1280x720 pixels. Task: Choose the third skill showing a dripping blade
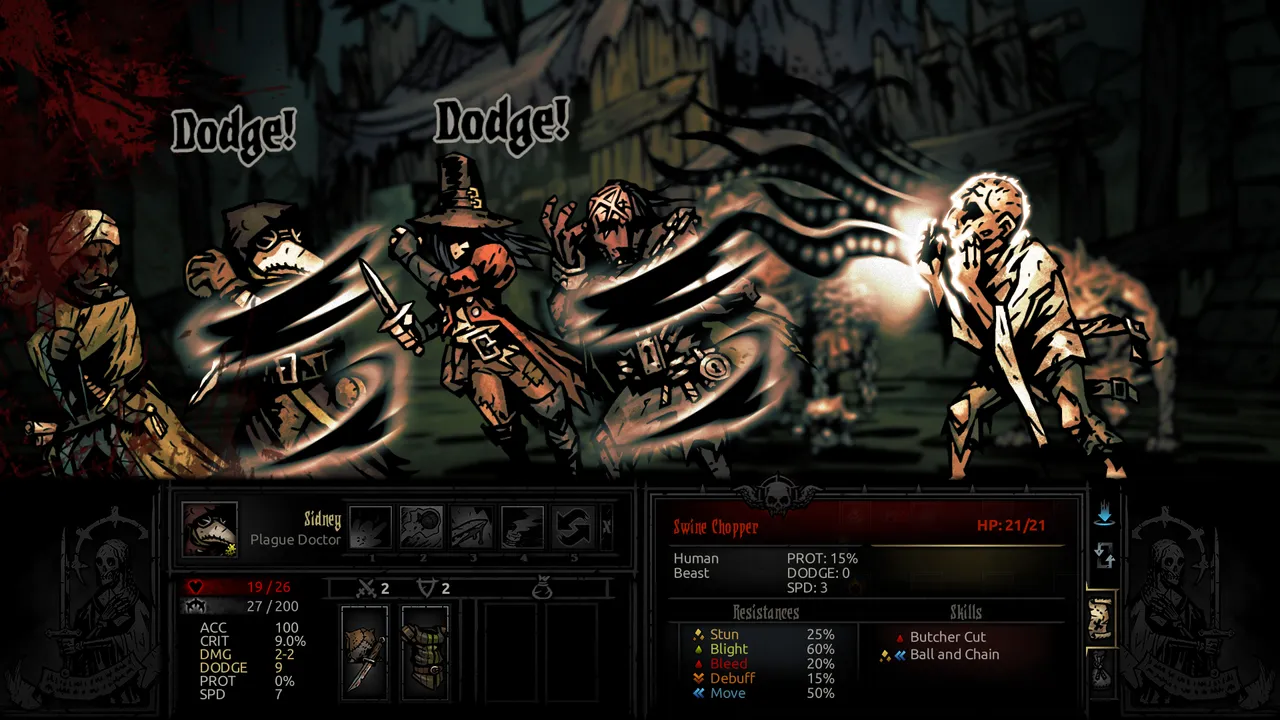[472, 527]
